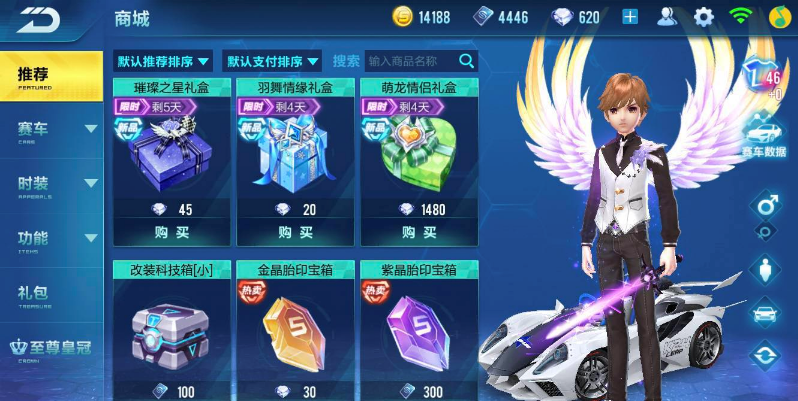Select the 改装科技箱[小] item card
The height and width of the screenshot is (401, 798).
171,330
